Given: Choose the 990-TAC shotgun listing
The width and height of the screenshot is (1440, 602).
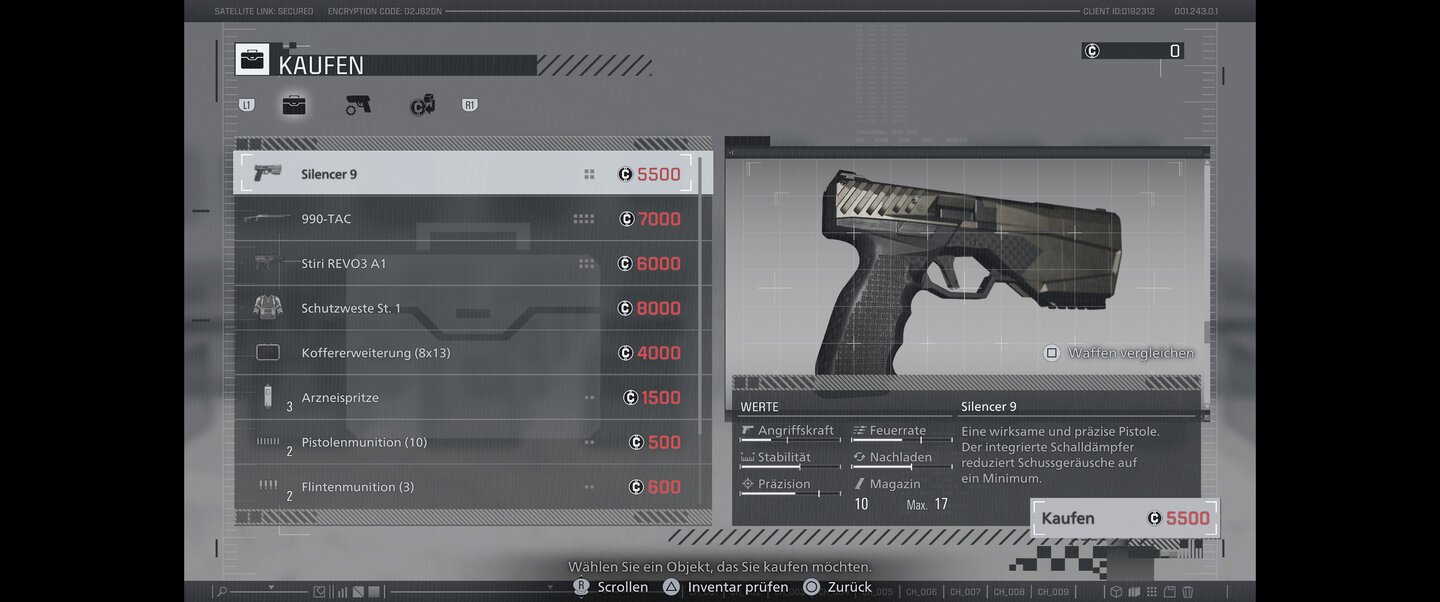Looking at the screenshot, I should (470, 219).
